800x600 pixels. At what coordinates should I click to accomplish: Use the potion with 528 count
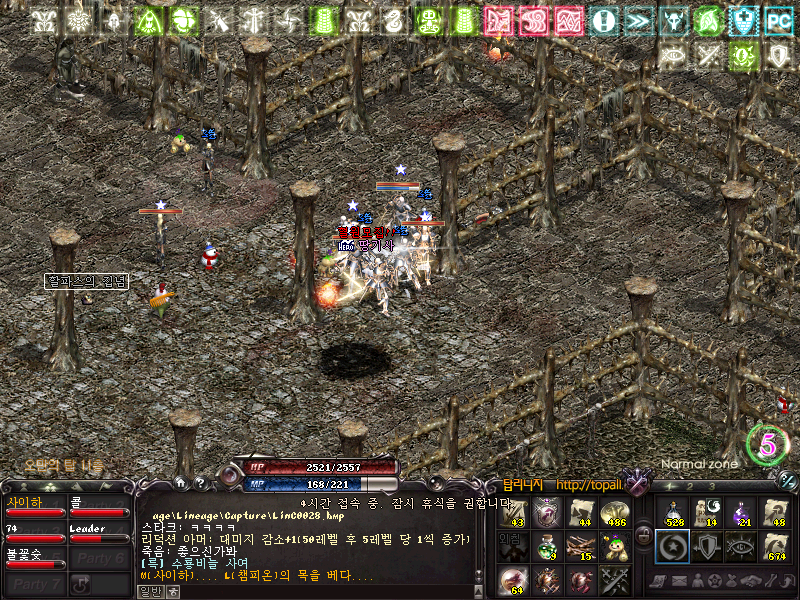672,512
